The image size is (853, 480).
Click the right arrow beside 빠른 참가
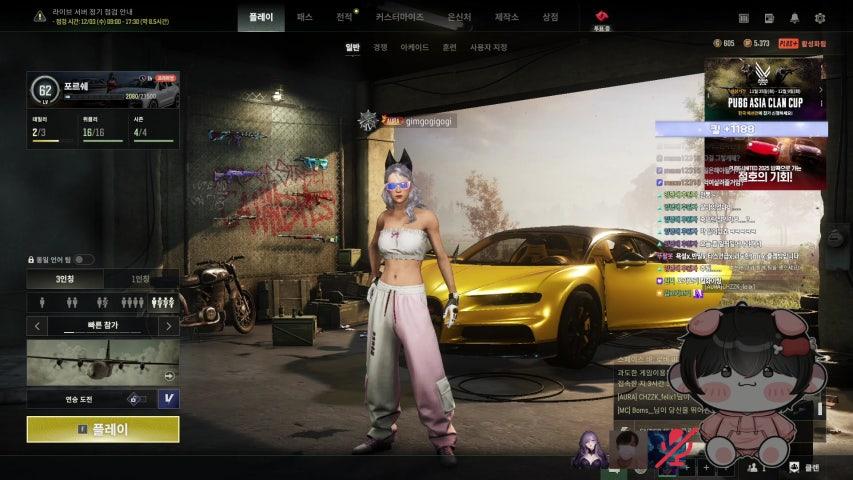(168, 325)
